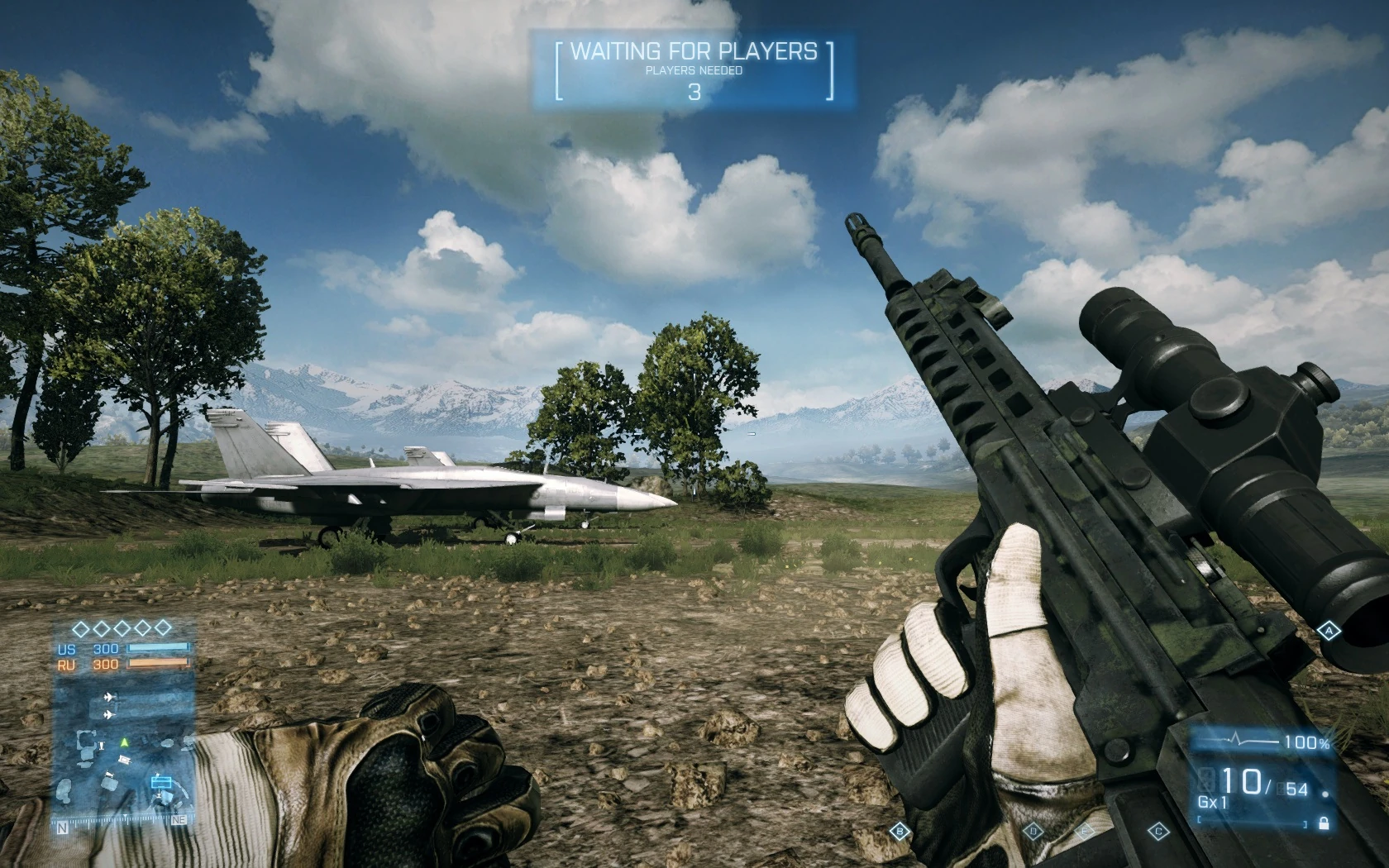Screen dimensions: 1389x868
Task: Expand the Waiting for Players banner
Action: click(x=694, y=51)
